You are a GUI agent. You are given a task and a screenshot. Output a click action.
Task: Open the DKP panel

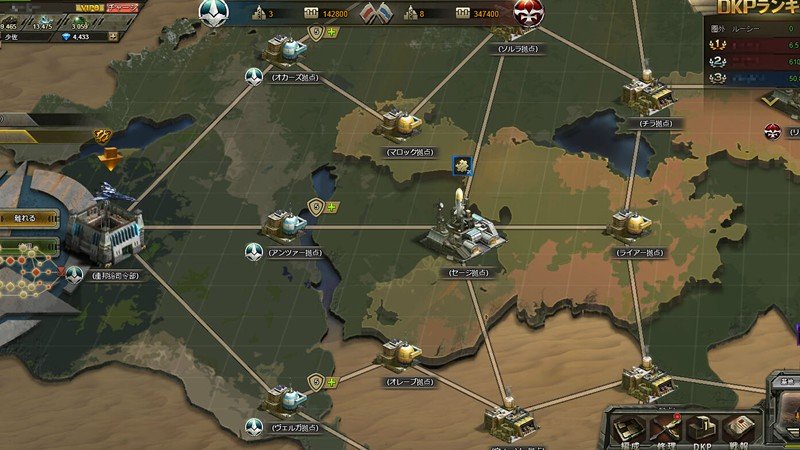(x=704, y=426)
